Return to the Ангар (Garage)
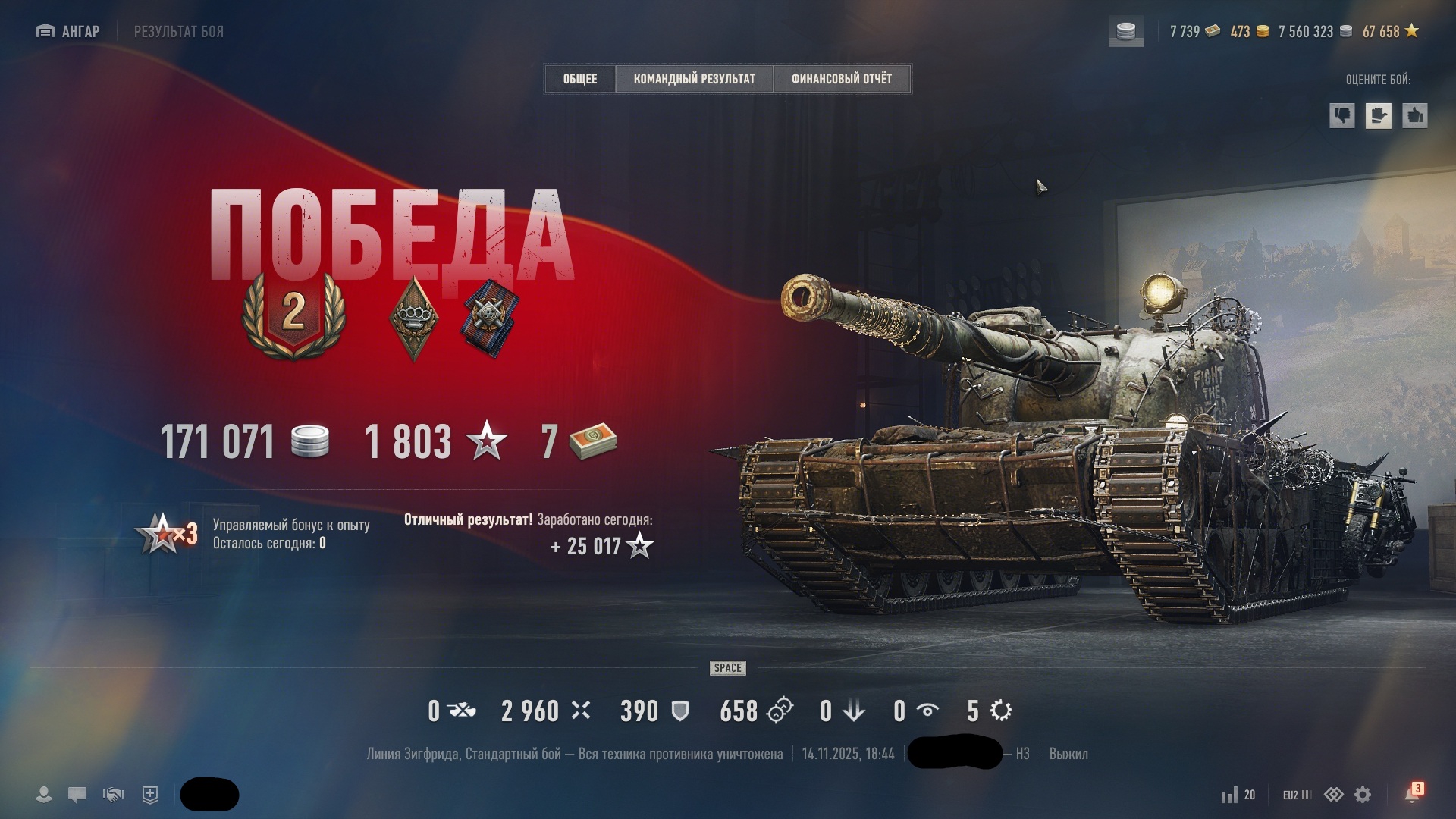The height and width of the screenshot is (819, 1456). click(x=68, y=31)
